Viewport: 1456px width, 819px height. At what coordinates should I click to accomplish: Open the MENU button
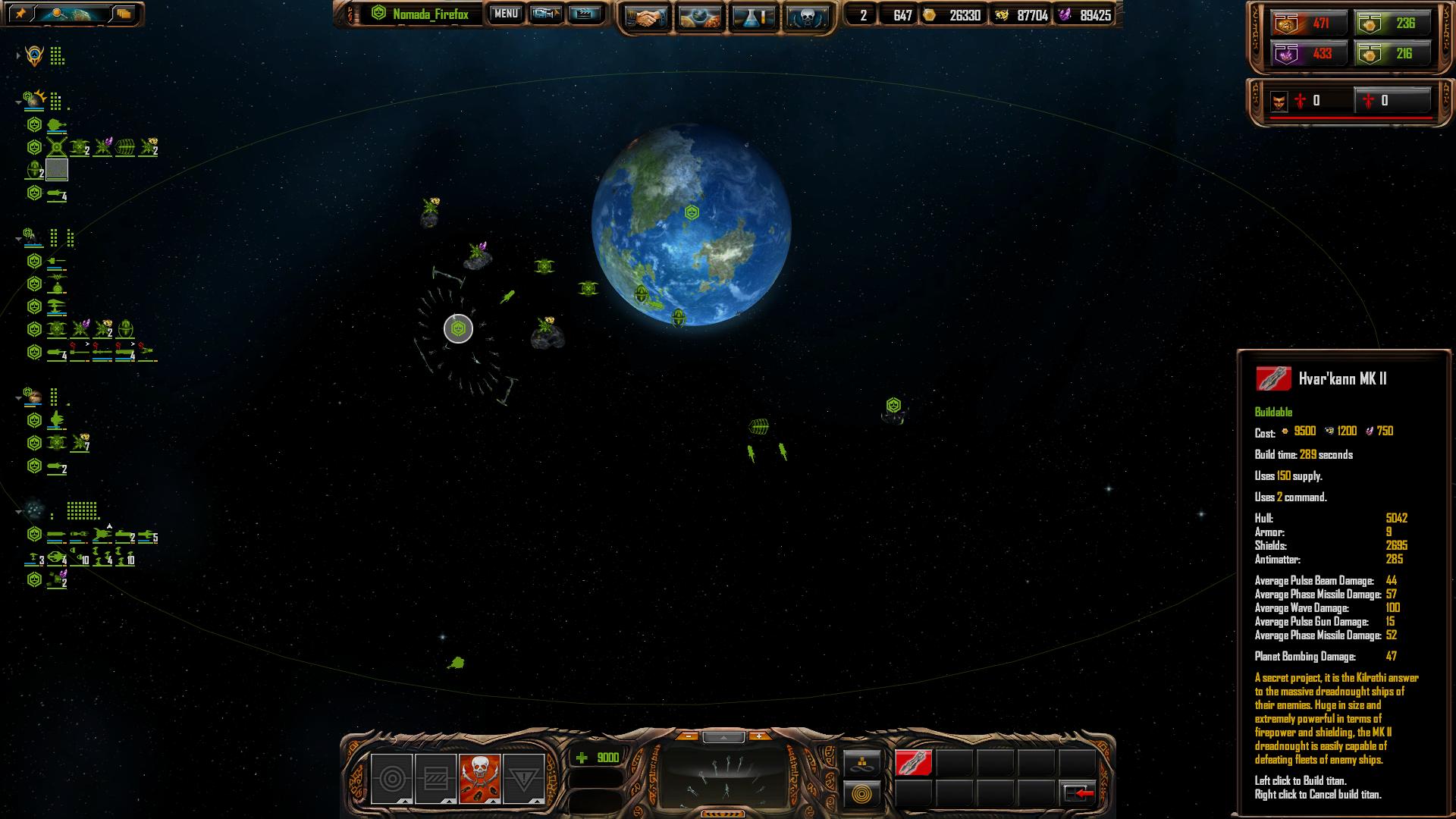pyautogui.click(x=506, y=14)
